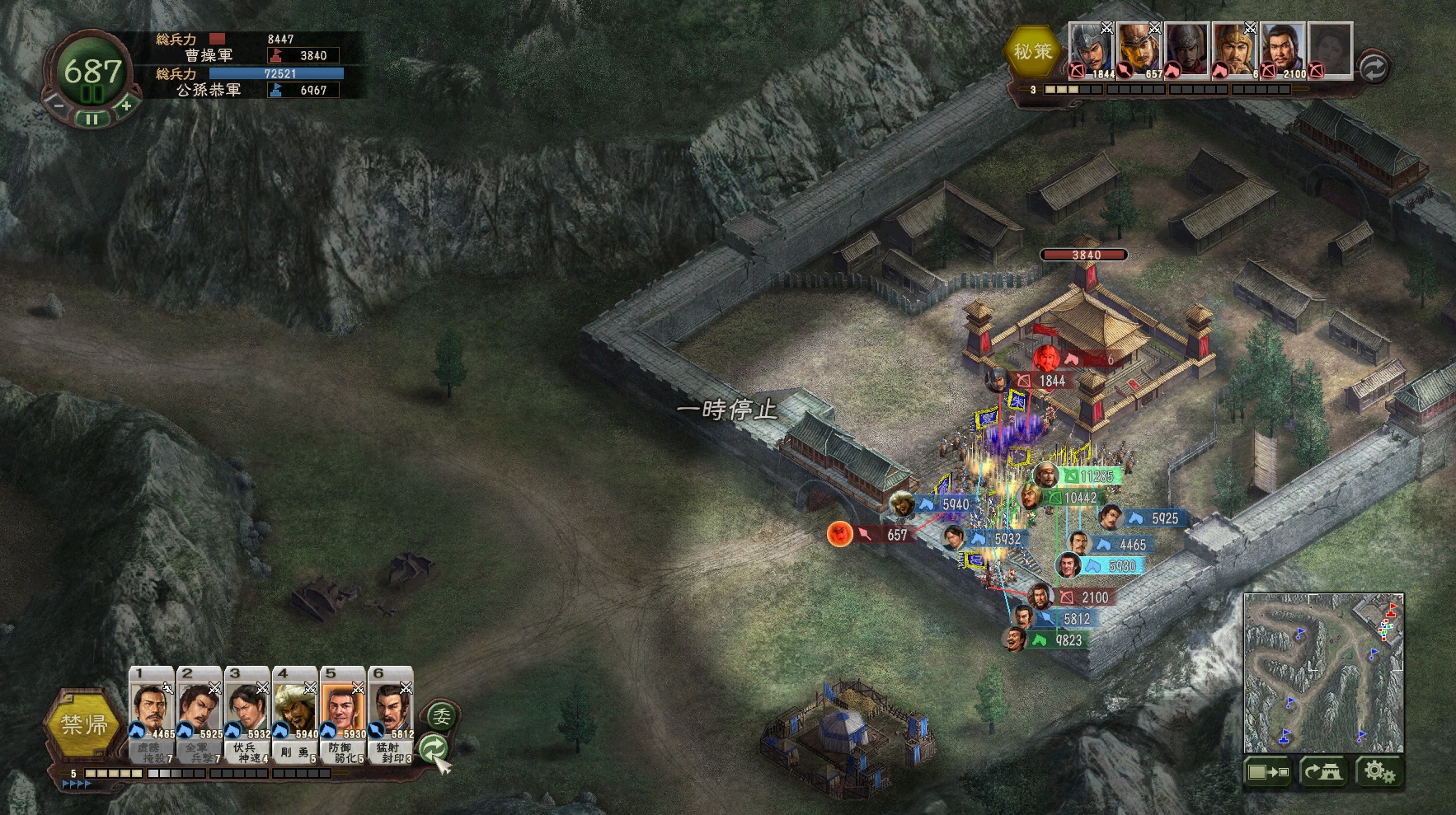Click the castle gate retreat button
Screen dimensions: 1456x815
(x=1323, y=772)
